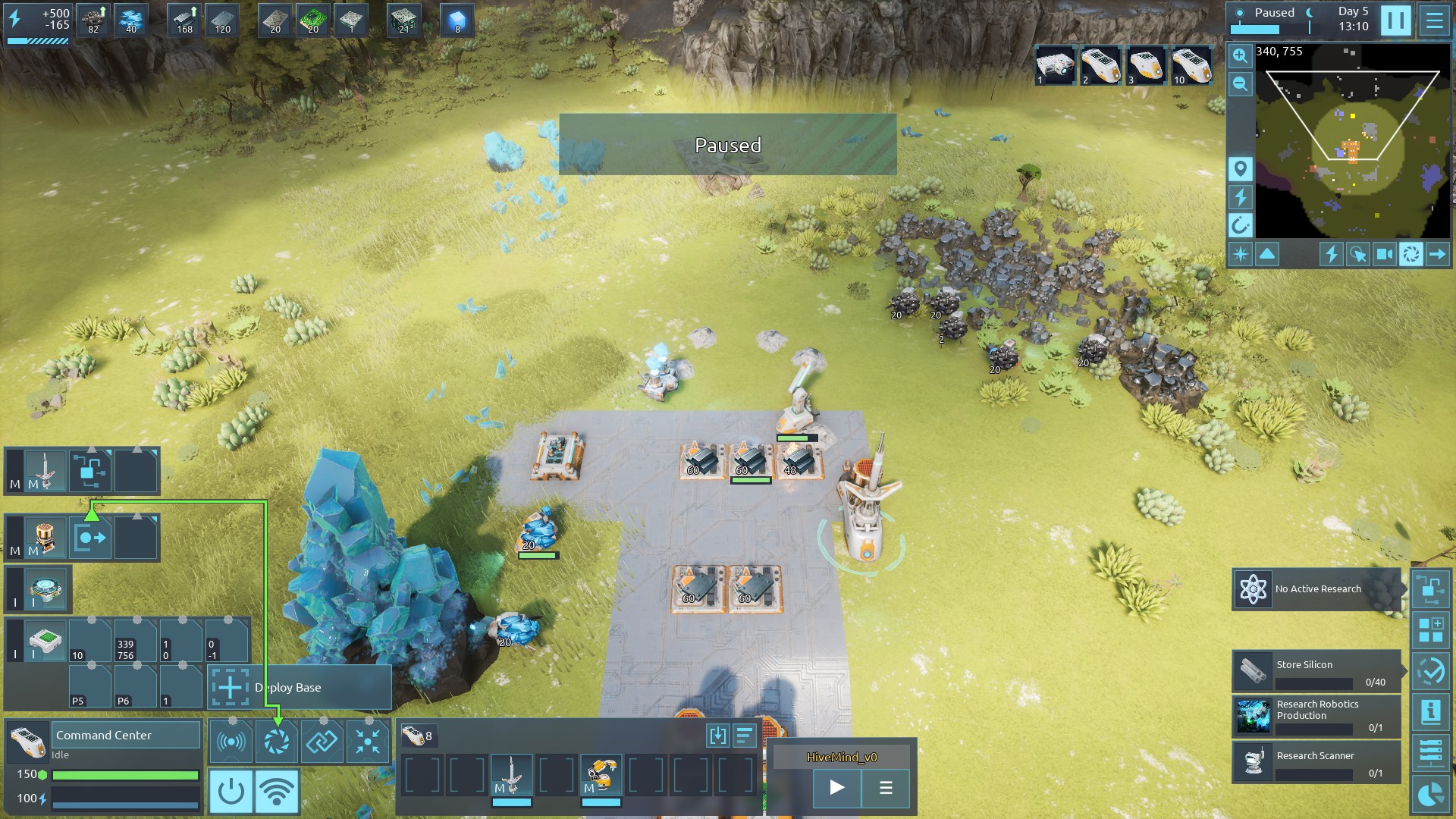Select the unit thumbnail numbered 10
Viewport: 1456px width, 819px height.
click(1190, 66)
